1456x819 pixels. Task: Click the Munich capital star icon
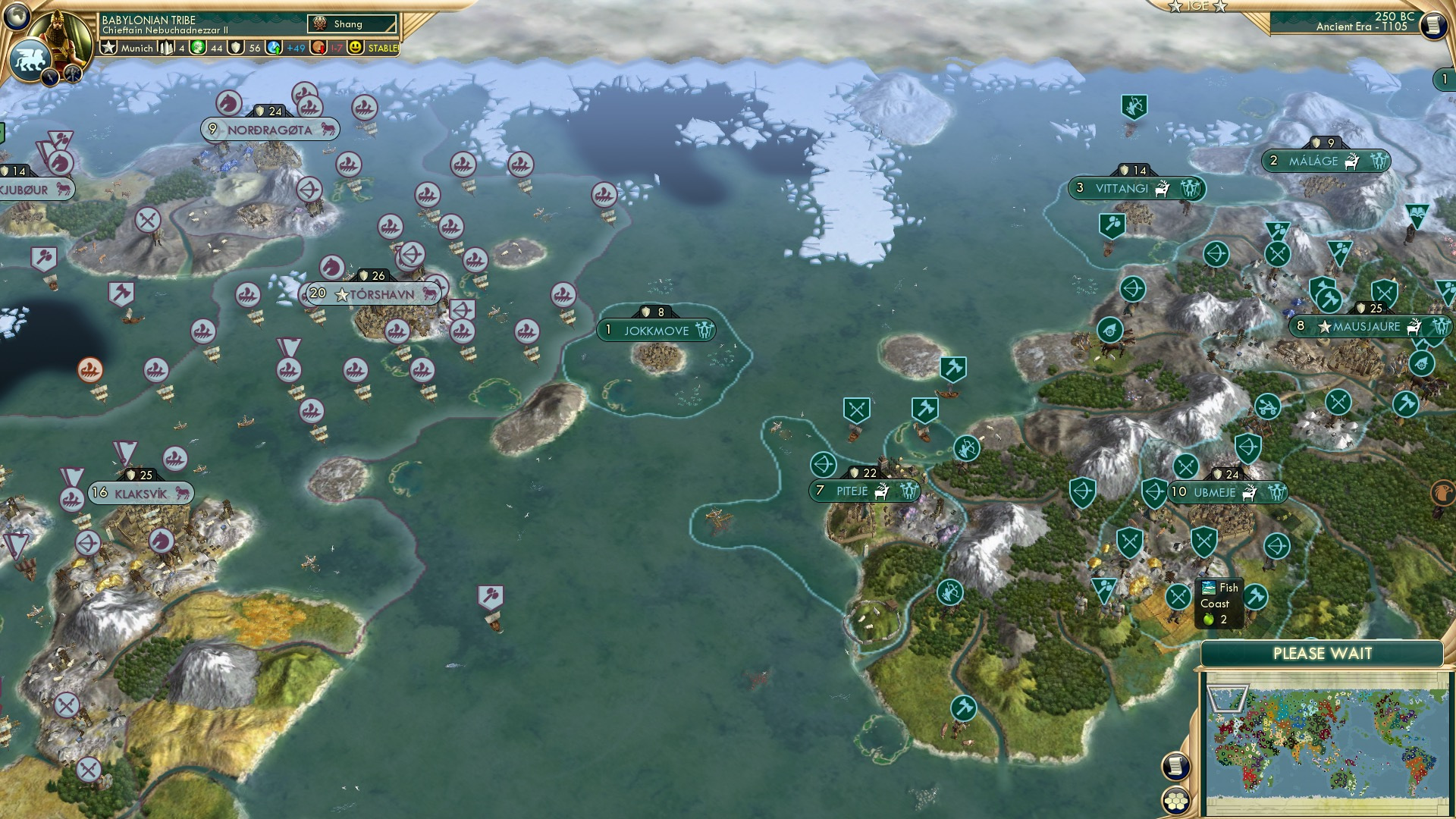click(x=108, y=48)
